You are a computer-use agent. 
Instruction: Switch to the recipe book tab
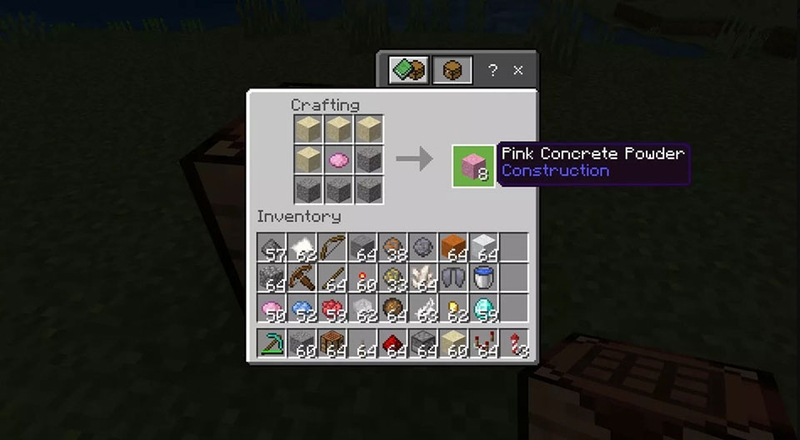(410, 71)
